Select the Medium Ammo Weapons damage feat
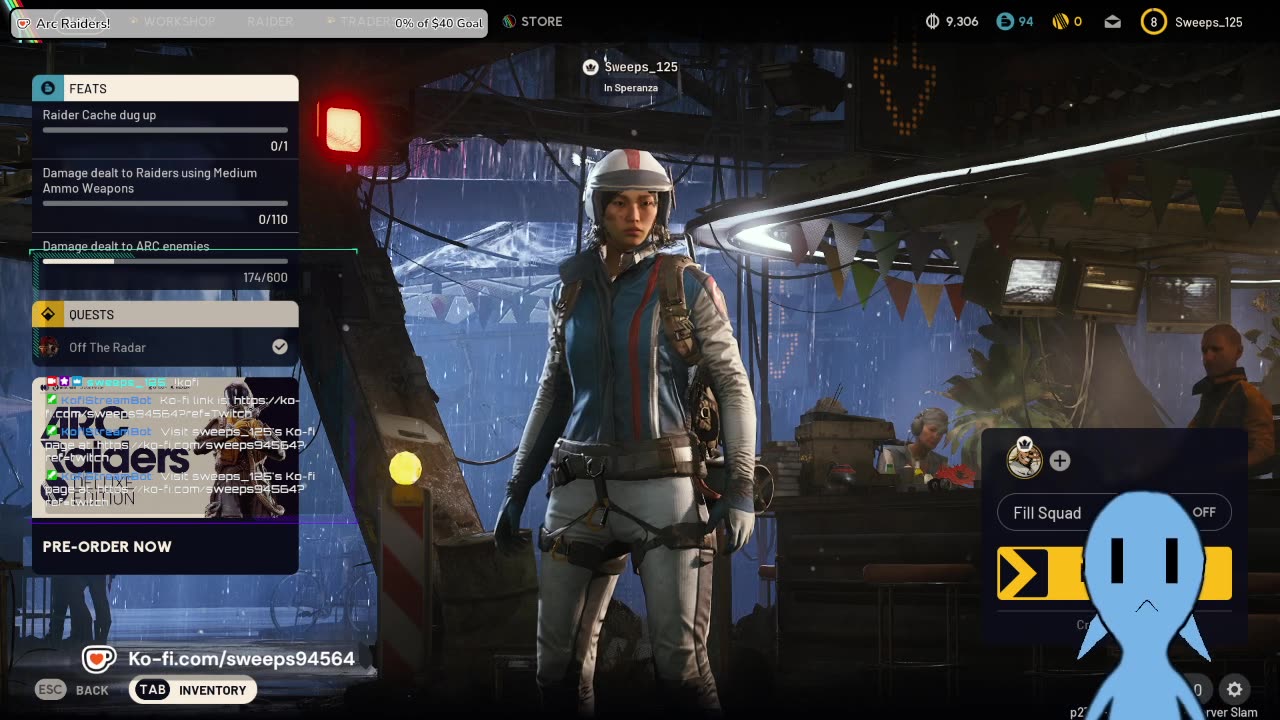 pos(165,196)
